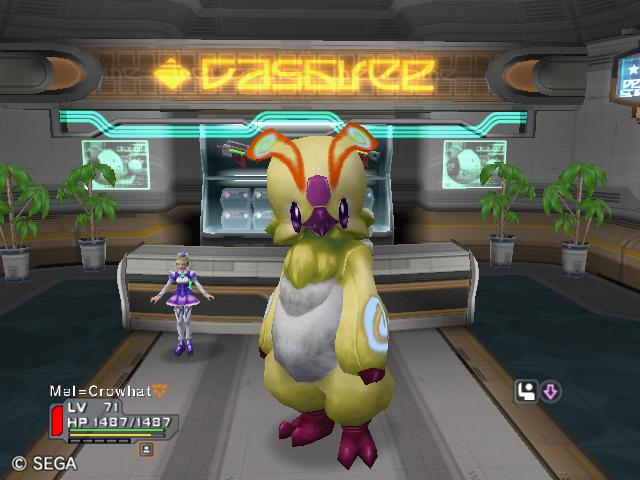
Task: Click the orange emblem beside the player name
Action: [x=159, y=390]
